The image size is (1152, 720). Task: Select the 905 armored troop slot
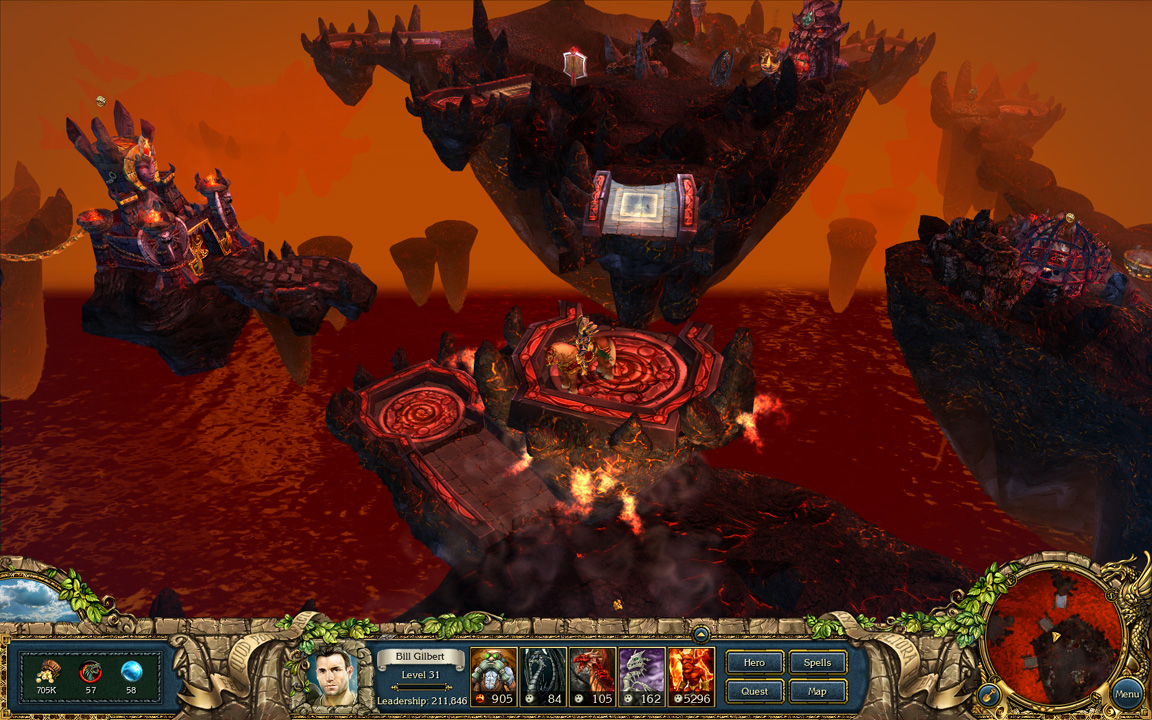(x=493, y=676)
